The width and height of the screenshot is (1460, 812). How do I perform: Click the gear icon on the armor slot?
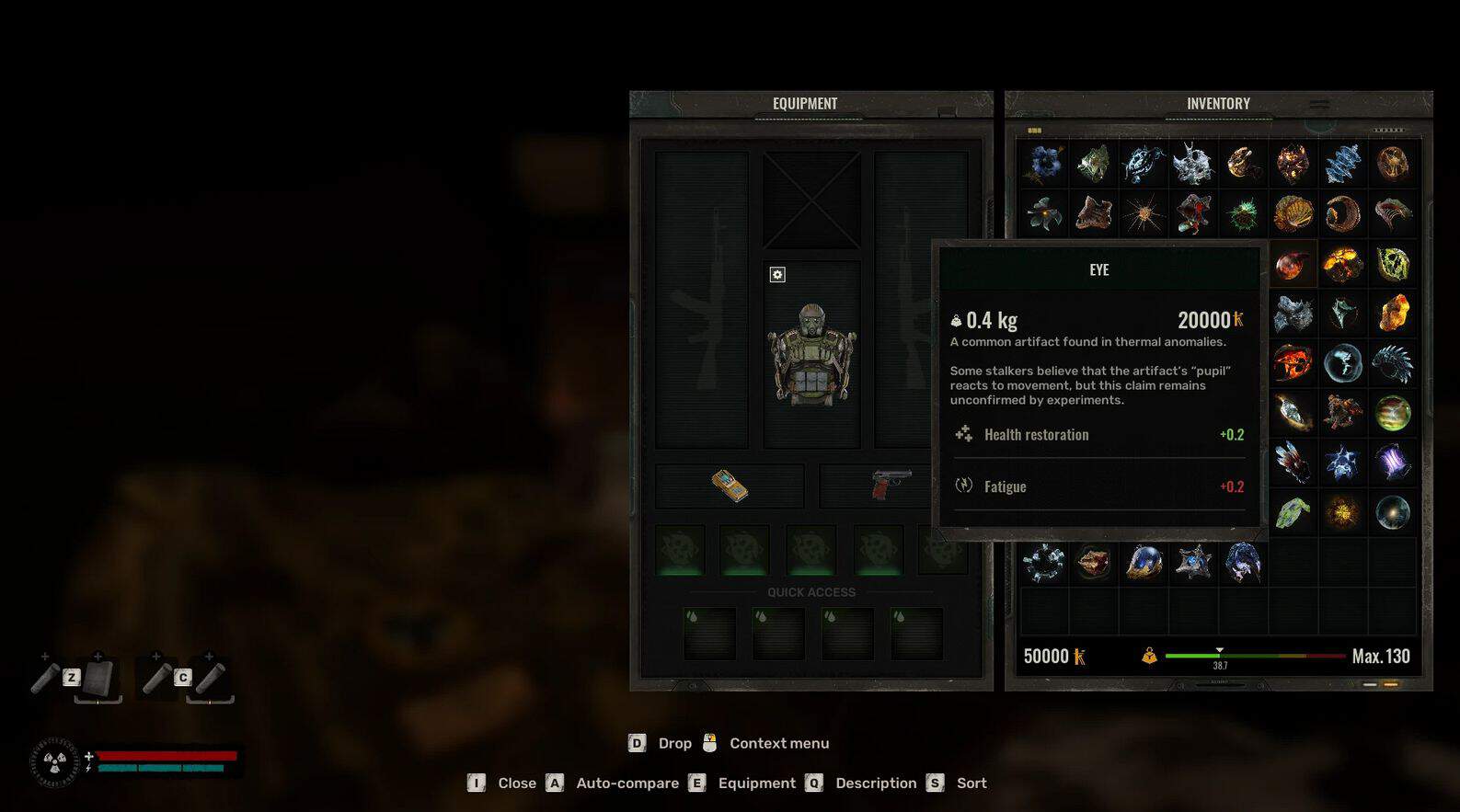point(777,275)
